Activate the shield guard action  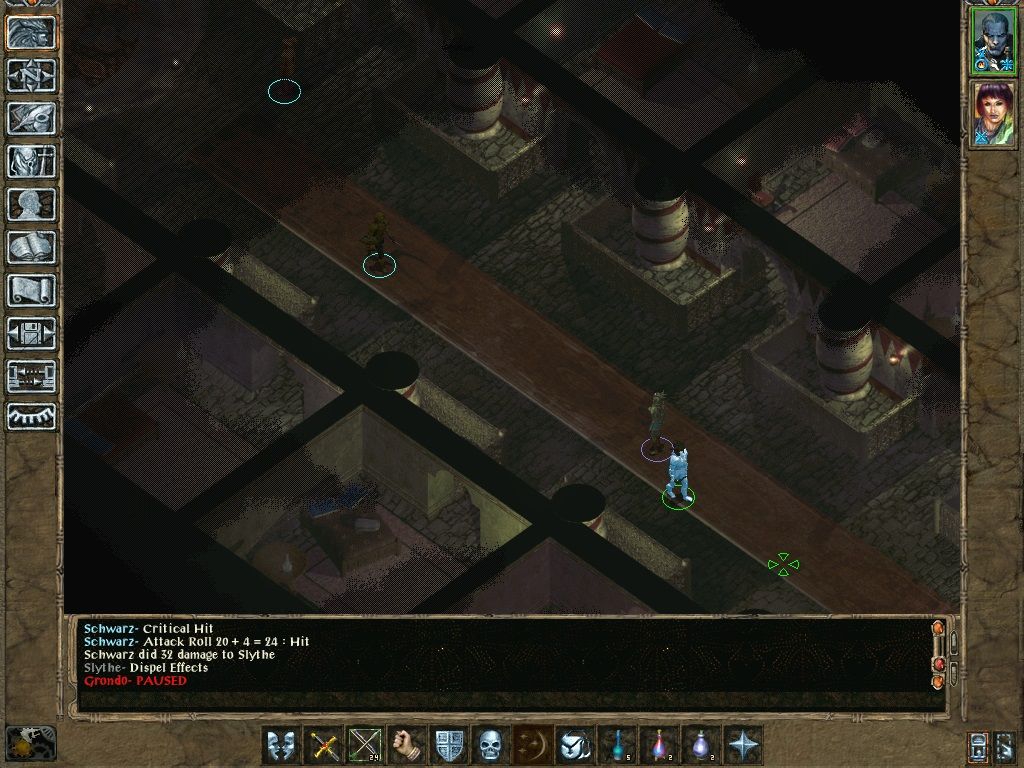(x=448, y=745)
